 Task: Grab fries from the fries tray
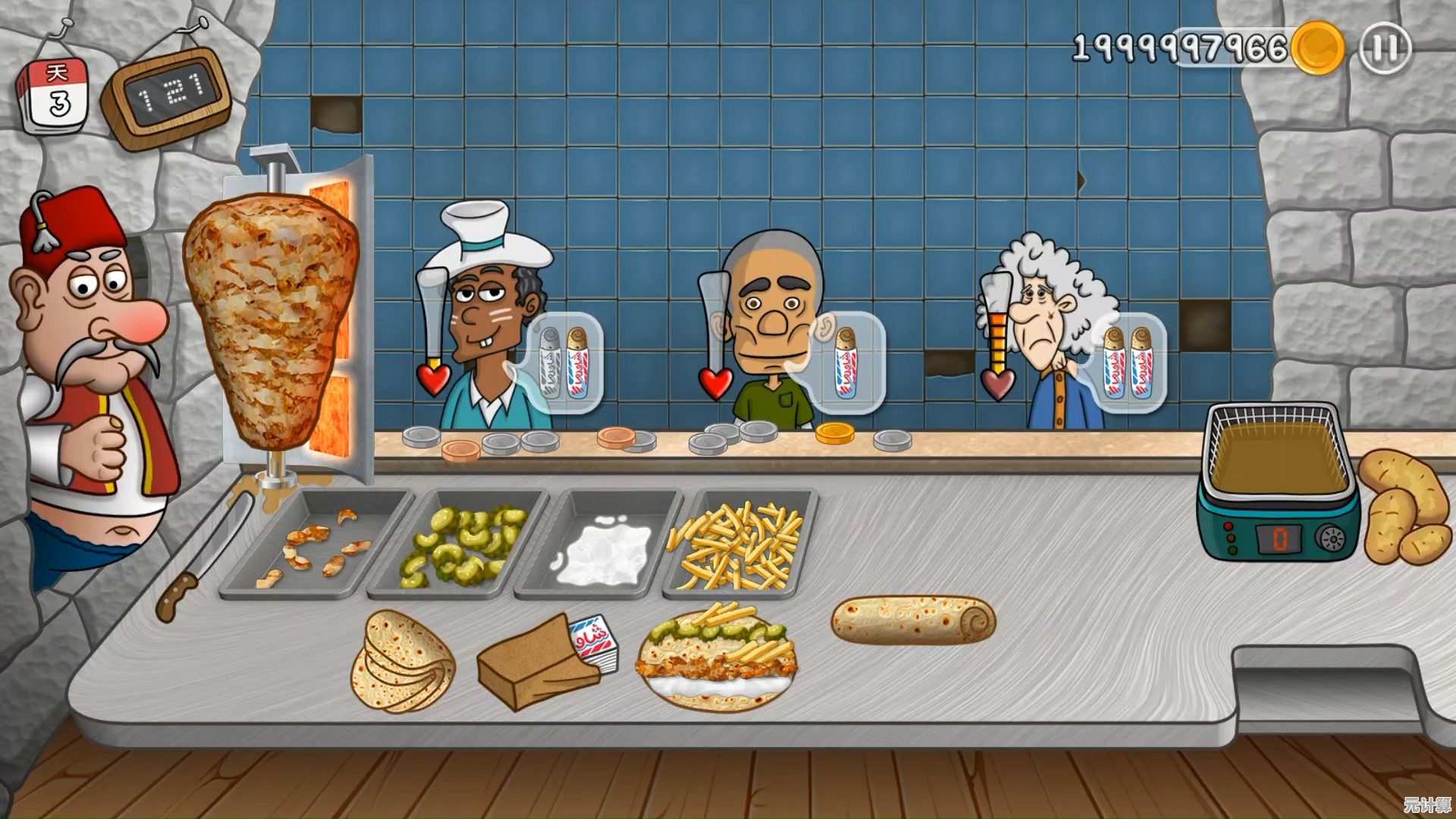738,544
